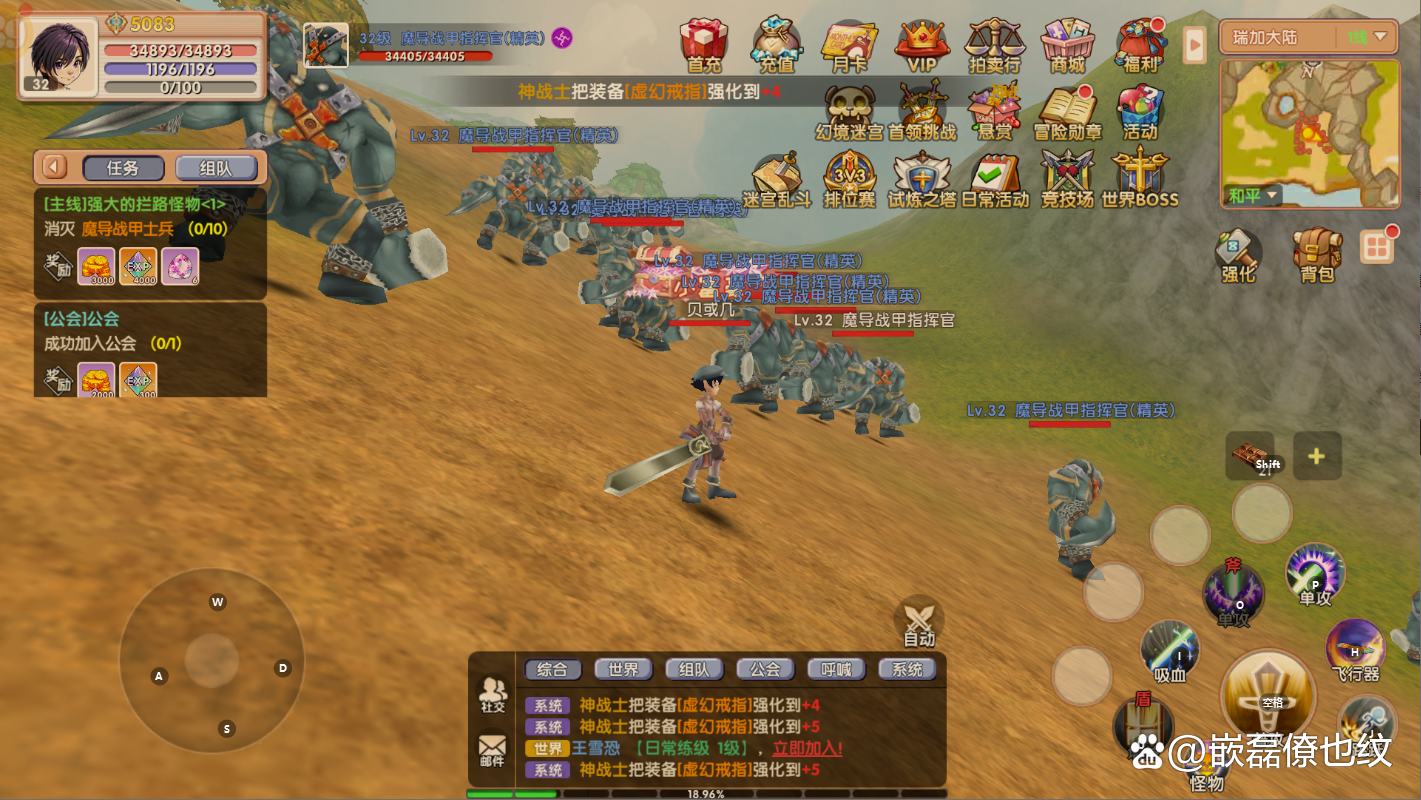Use the 吸血 lifesteal skill
Image resolution: width=1421 pixels, height=800 pixels.
coord(1169,650)
